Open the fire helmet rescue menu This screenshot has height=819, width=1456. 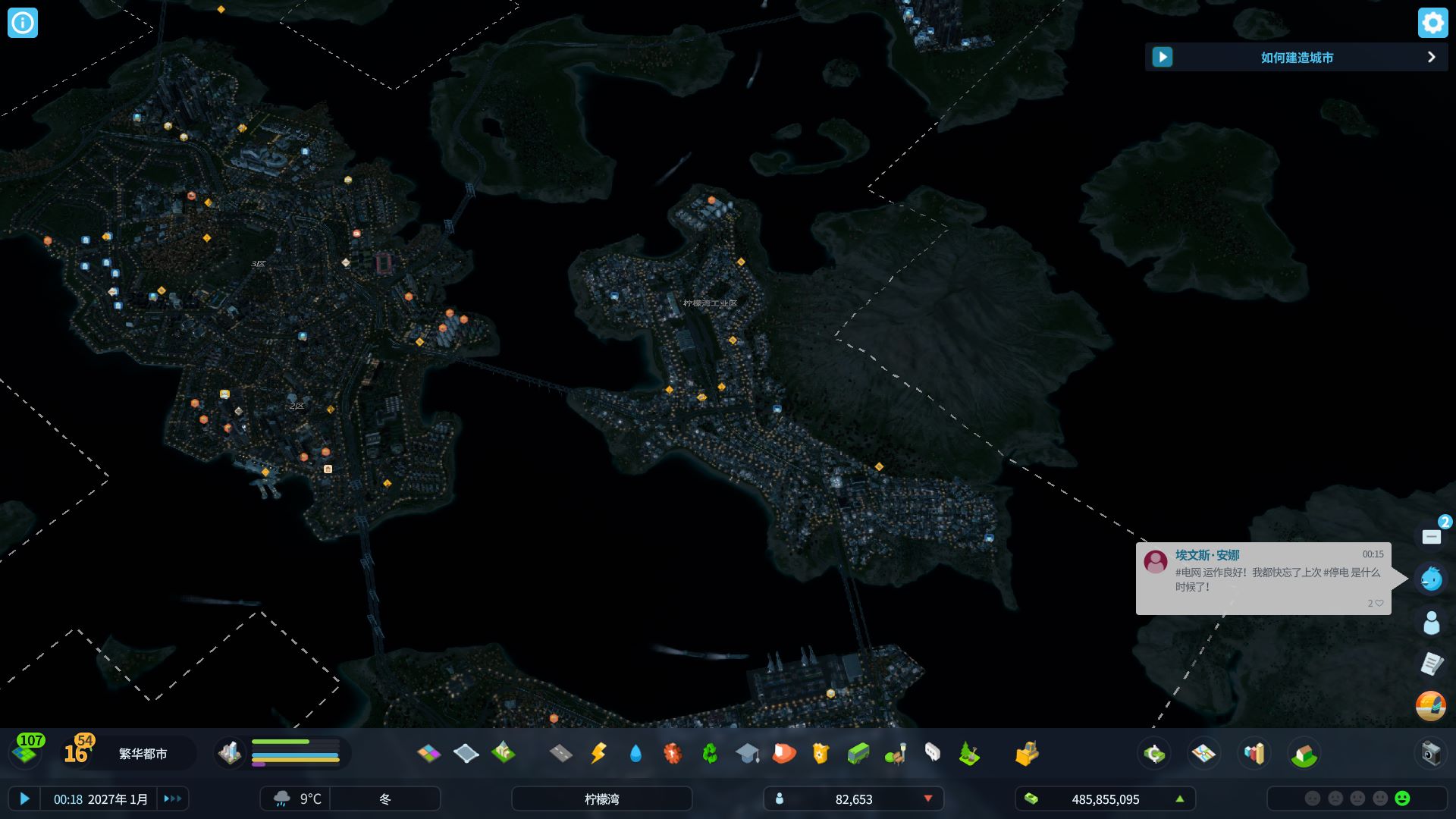784,753
